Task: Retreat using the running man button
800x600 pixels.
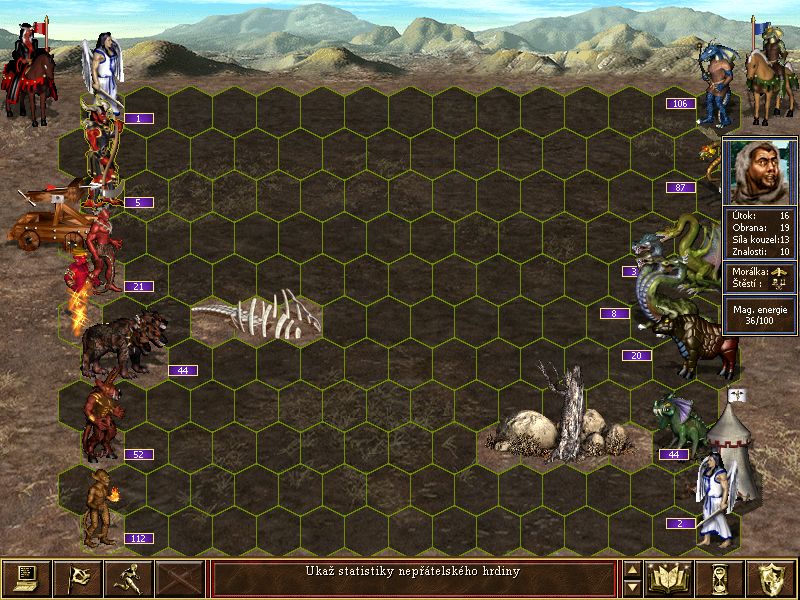Action: [x=128, y=578]
